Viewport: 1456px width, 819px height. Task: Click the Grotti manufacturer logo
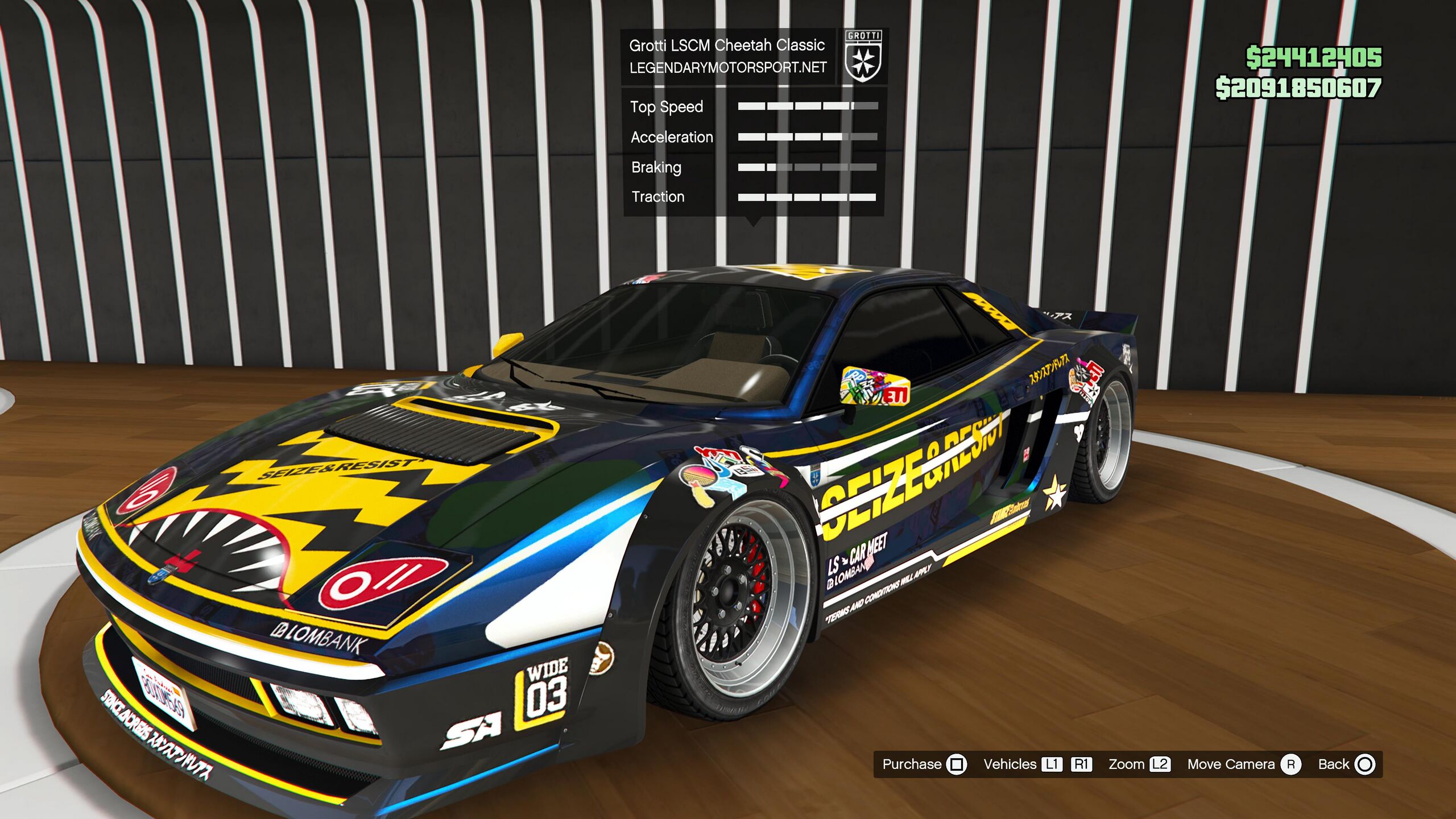[x=863, y=56]
